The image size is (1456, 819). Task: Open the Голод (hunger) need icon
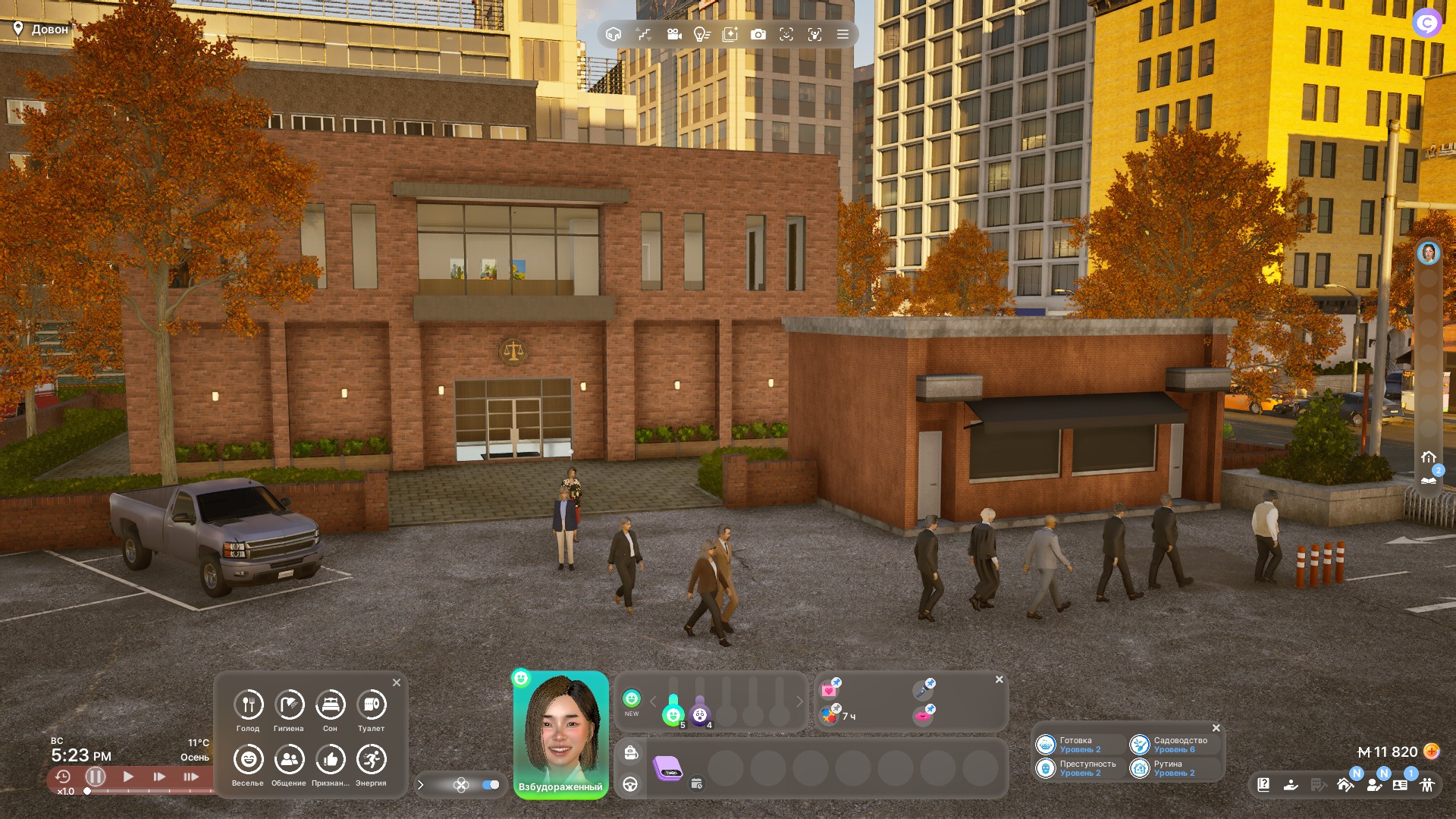248,705
